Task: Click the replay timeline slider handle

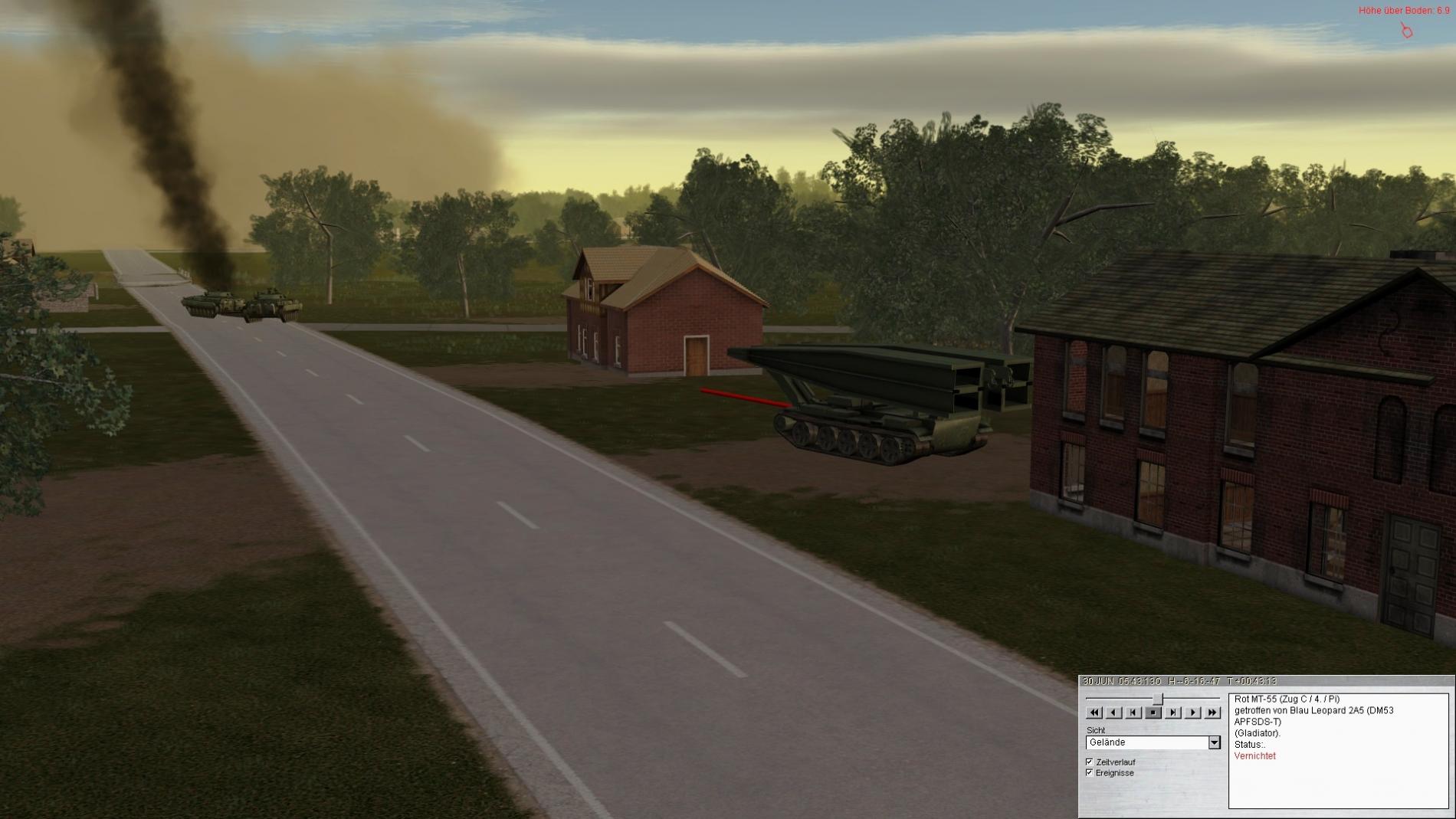Action: click(x=1159, y=699)
